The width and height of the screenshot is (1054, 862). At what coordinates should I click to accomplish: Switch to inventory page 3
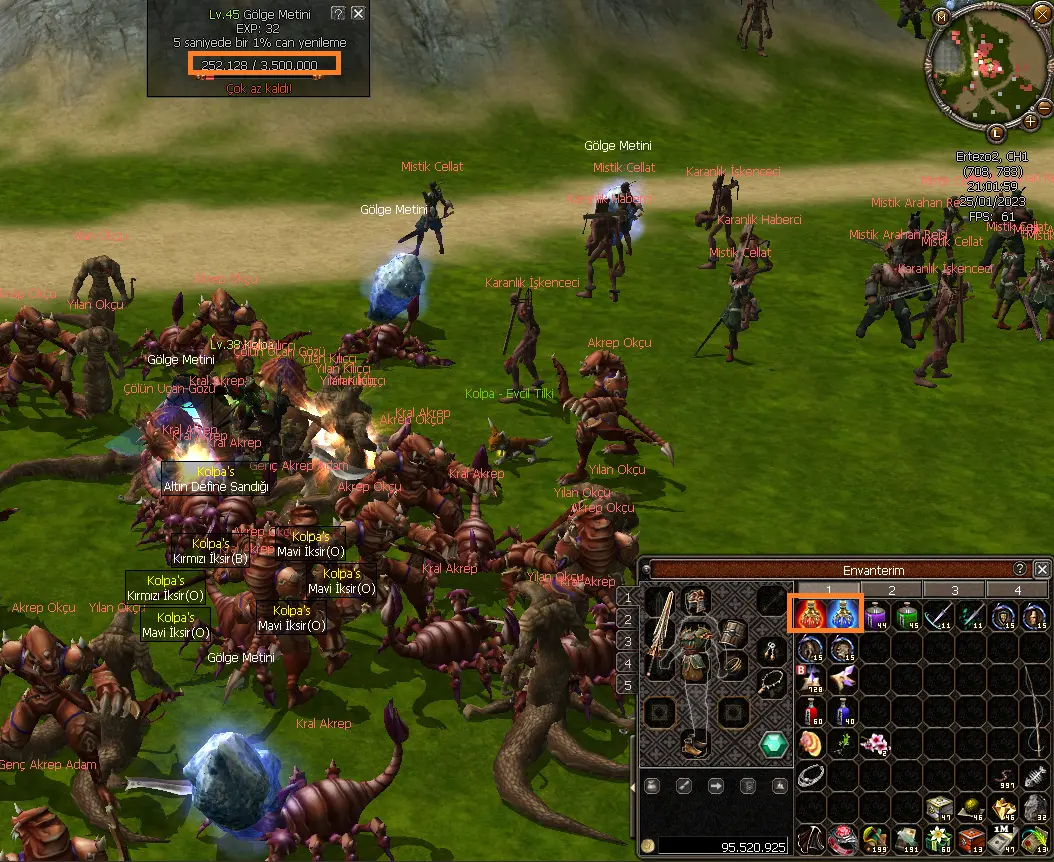(x=954, y=590)
